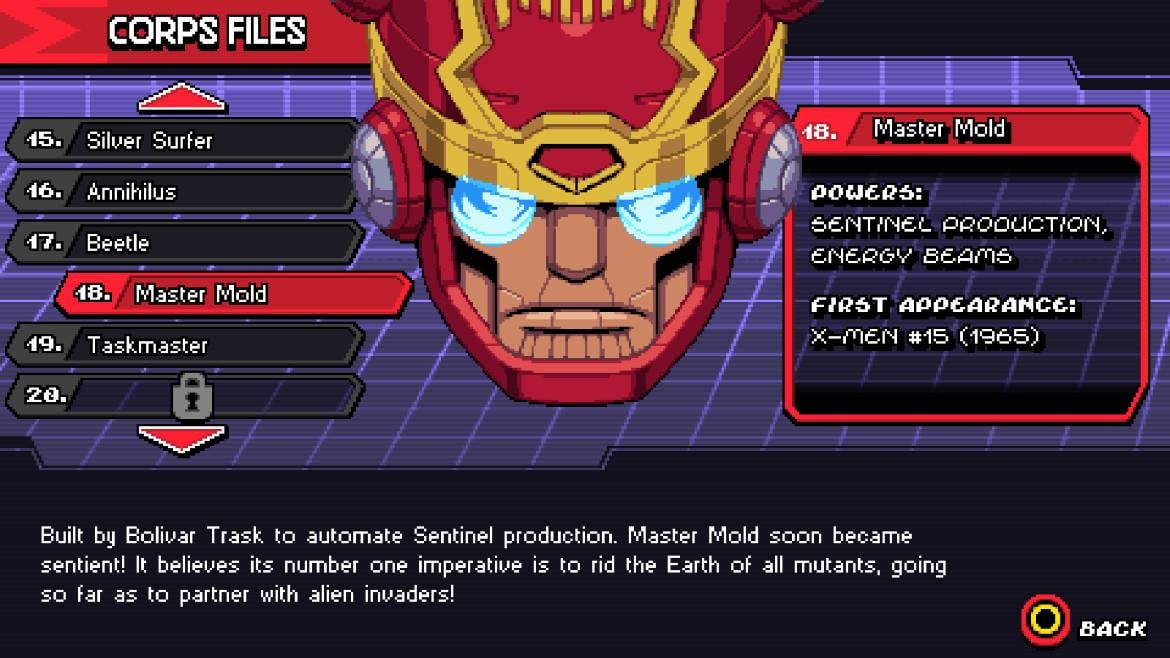Open the Annihilus corps file
Viewport: 1170px width, 658px height.
185,191
